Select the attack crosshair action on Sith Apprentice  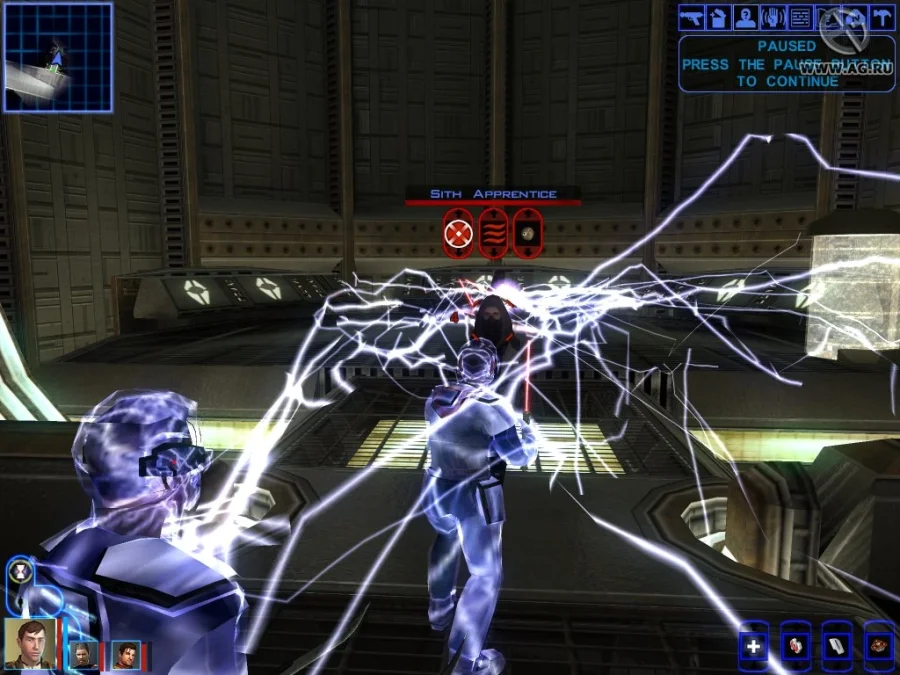pyautogui.click(x=458, y=234)
